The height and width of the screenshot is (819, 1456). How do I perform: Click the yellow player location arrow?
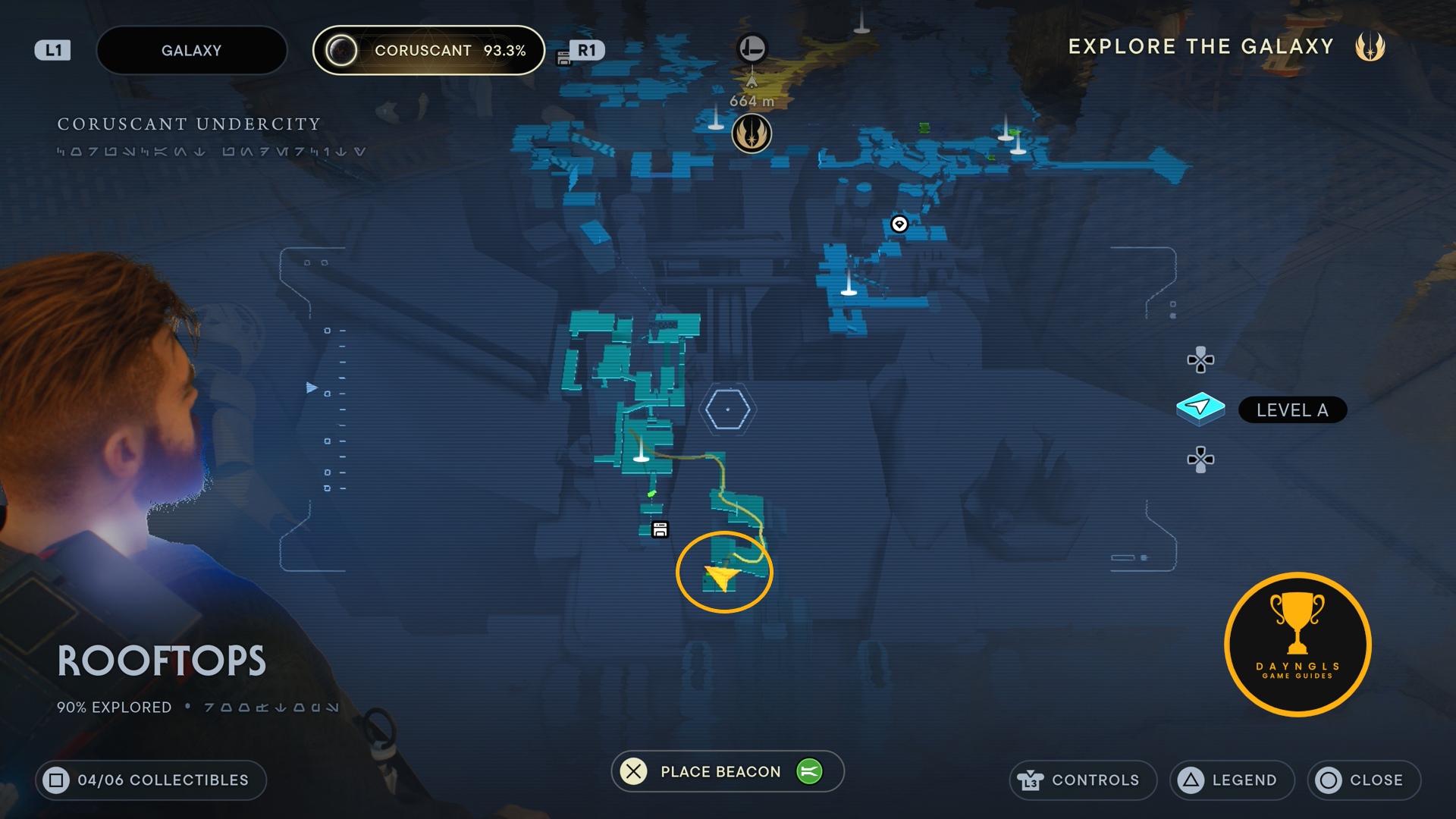point(721,578)
